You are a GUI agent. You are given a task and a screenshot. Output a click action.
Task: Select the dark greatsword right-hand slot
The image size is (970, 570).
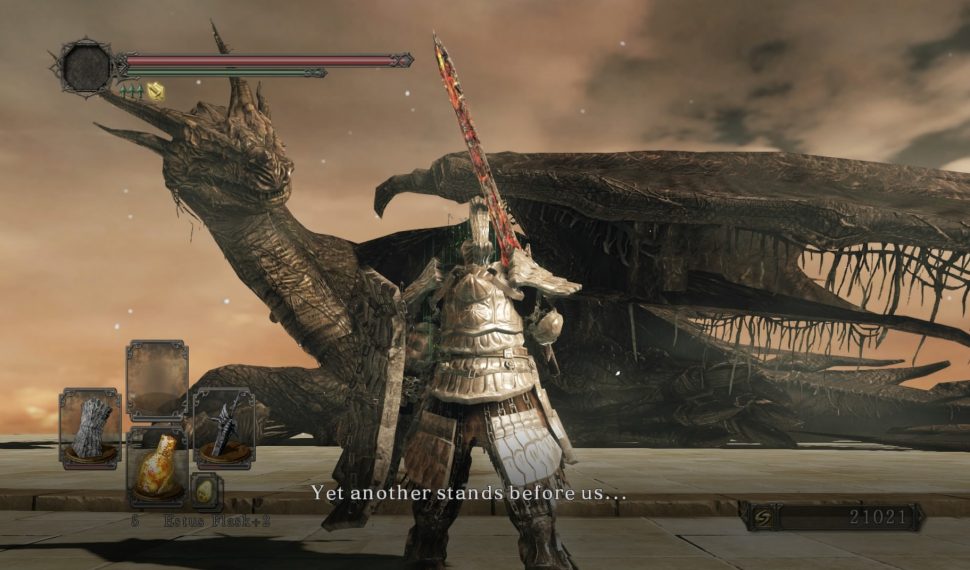click(x=223, y=428)
